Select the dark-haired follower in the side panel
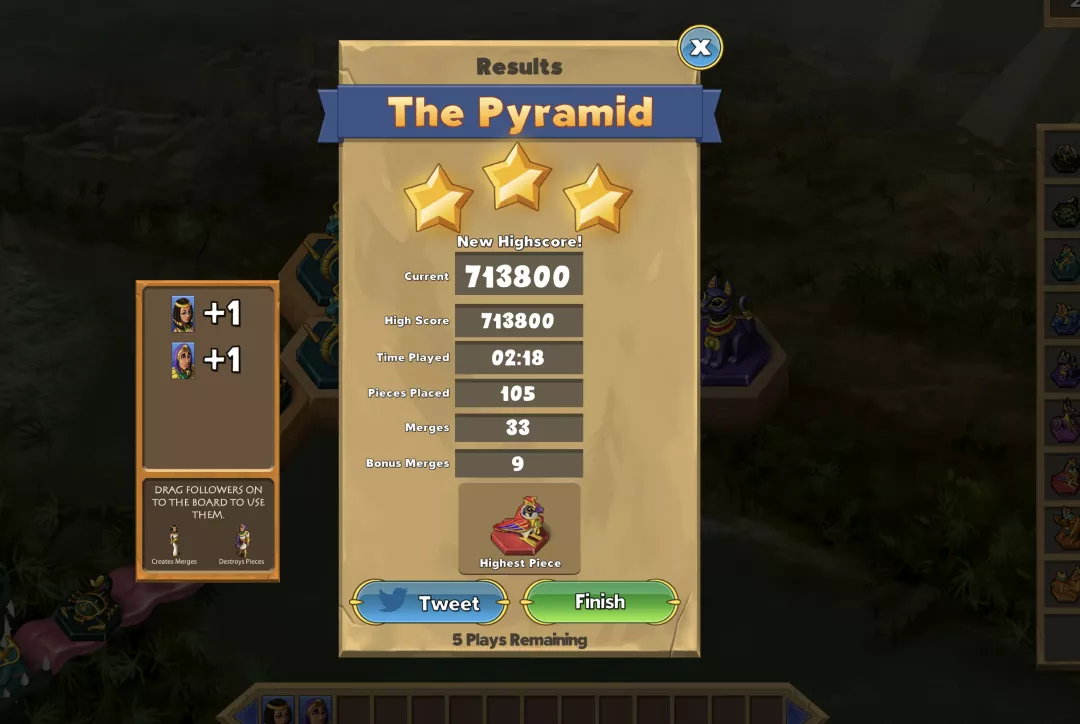Screen dimensions: 1080x724 coord(183,314)
